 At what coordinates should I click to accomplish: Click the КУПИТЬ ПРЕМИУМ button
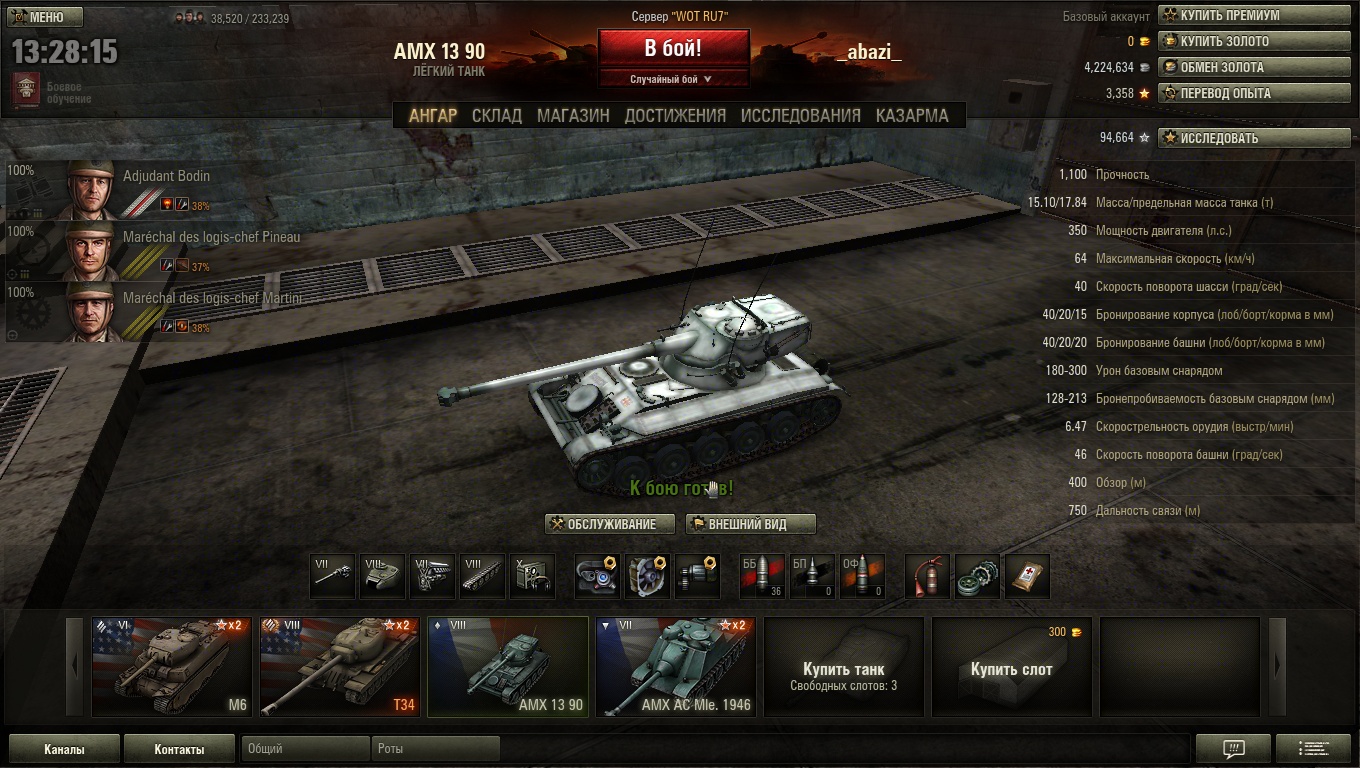click(1254, 15)
